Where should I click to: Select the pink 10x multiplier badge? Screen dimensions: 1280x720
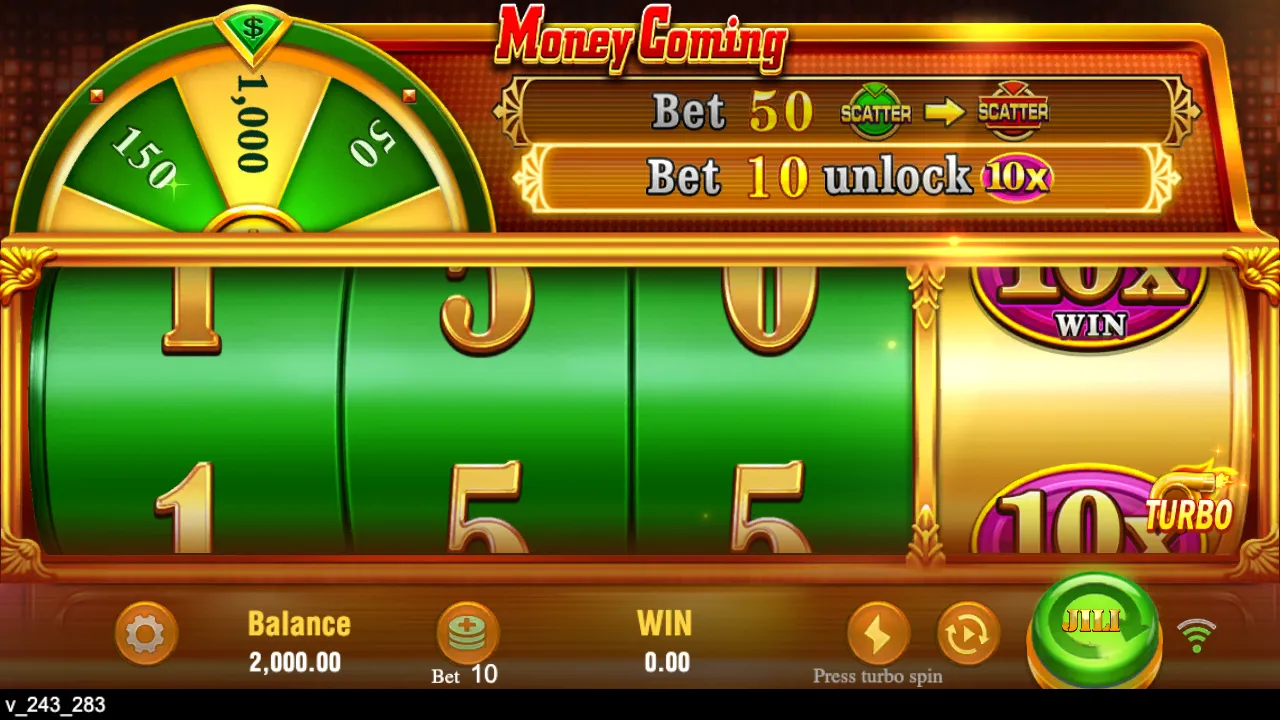1018,178
